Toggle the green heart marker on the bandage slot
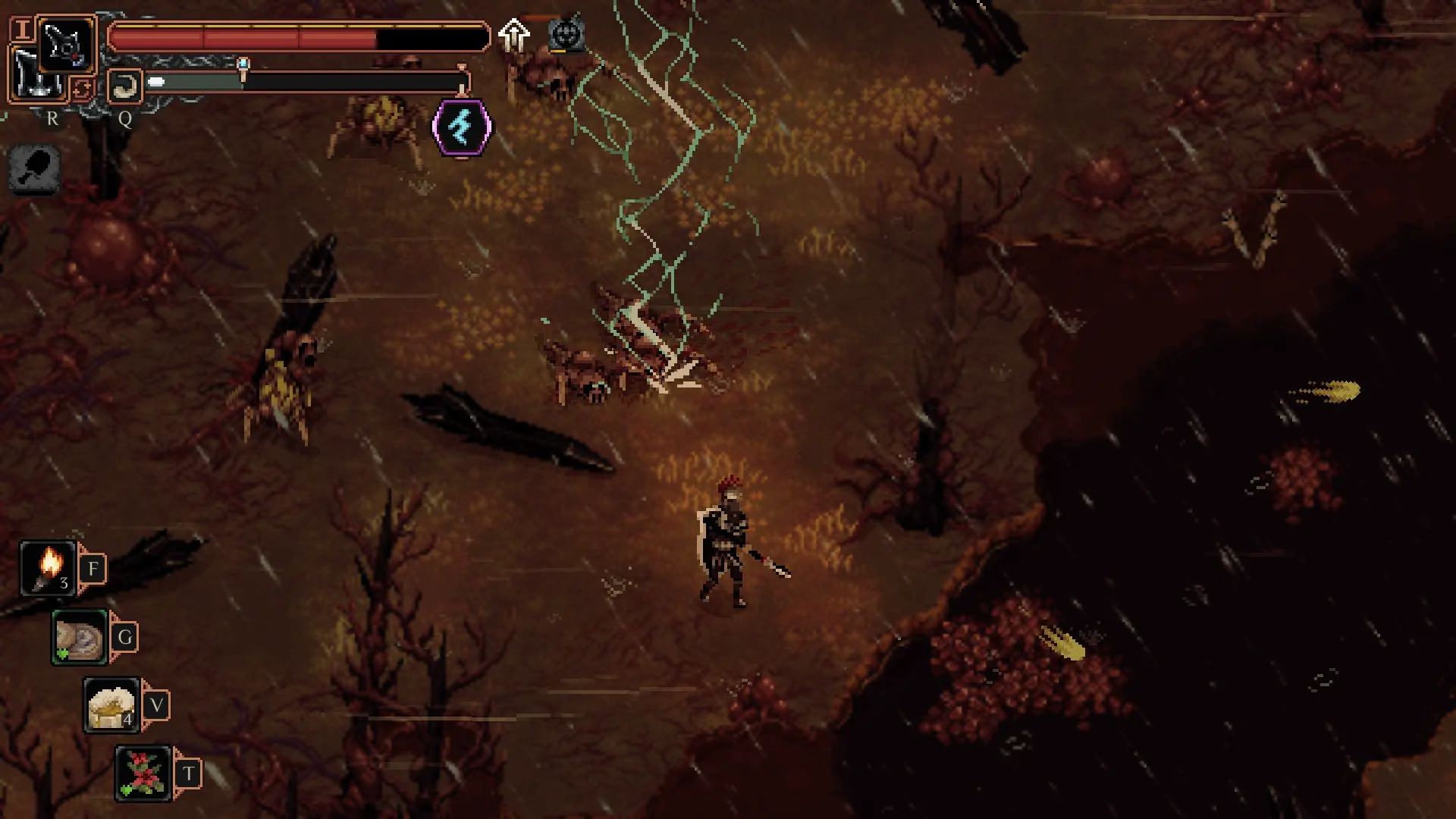1456x819 pixels. 62,654
